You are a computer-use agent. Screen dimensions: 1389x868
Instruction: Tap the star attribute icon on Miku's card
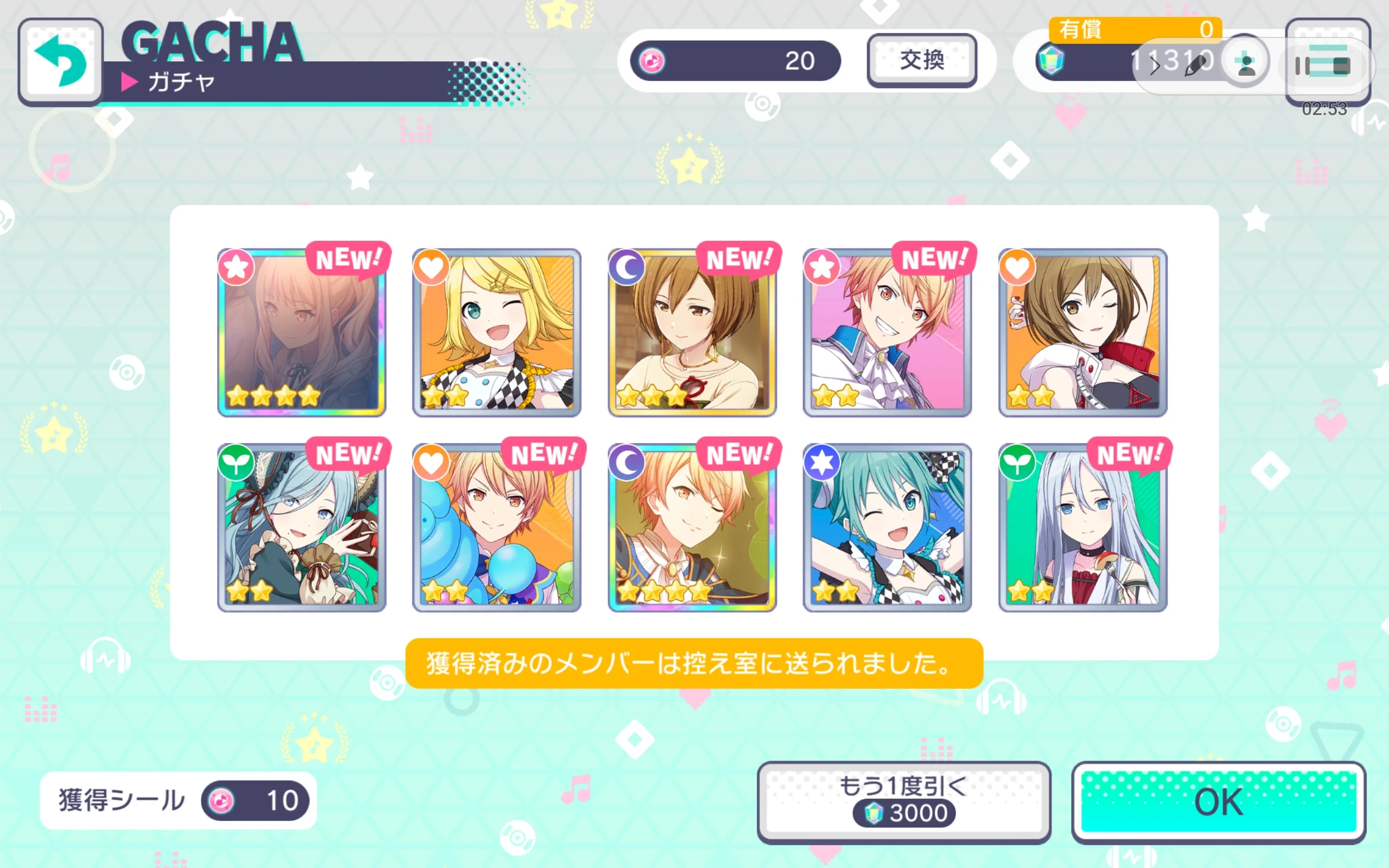[822, 462]
